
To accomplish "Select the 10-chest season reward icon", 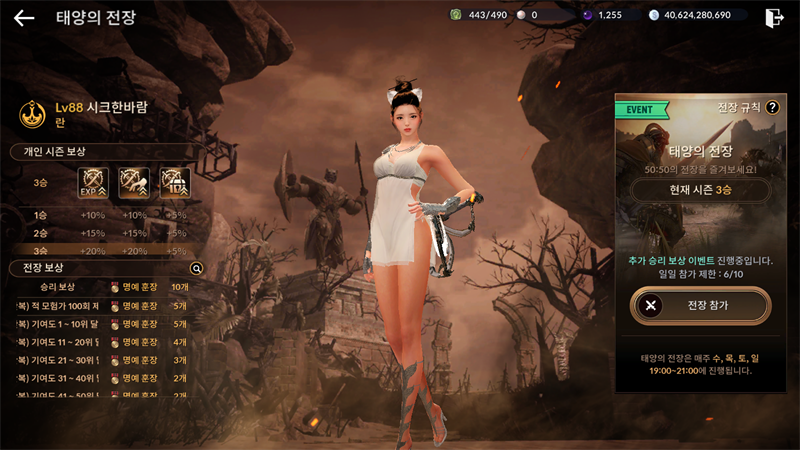I will [x=175, y=183].
